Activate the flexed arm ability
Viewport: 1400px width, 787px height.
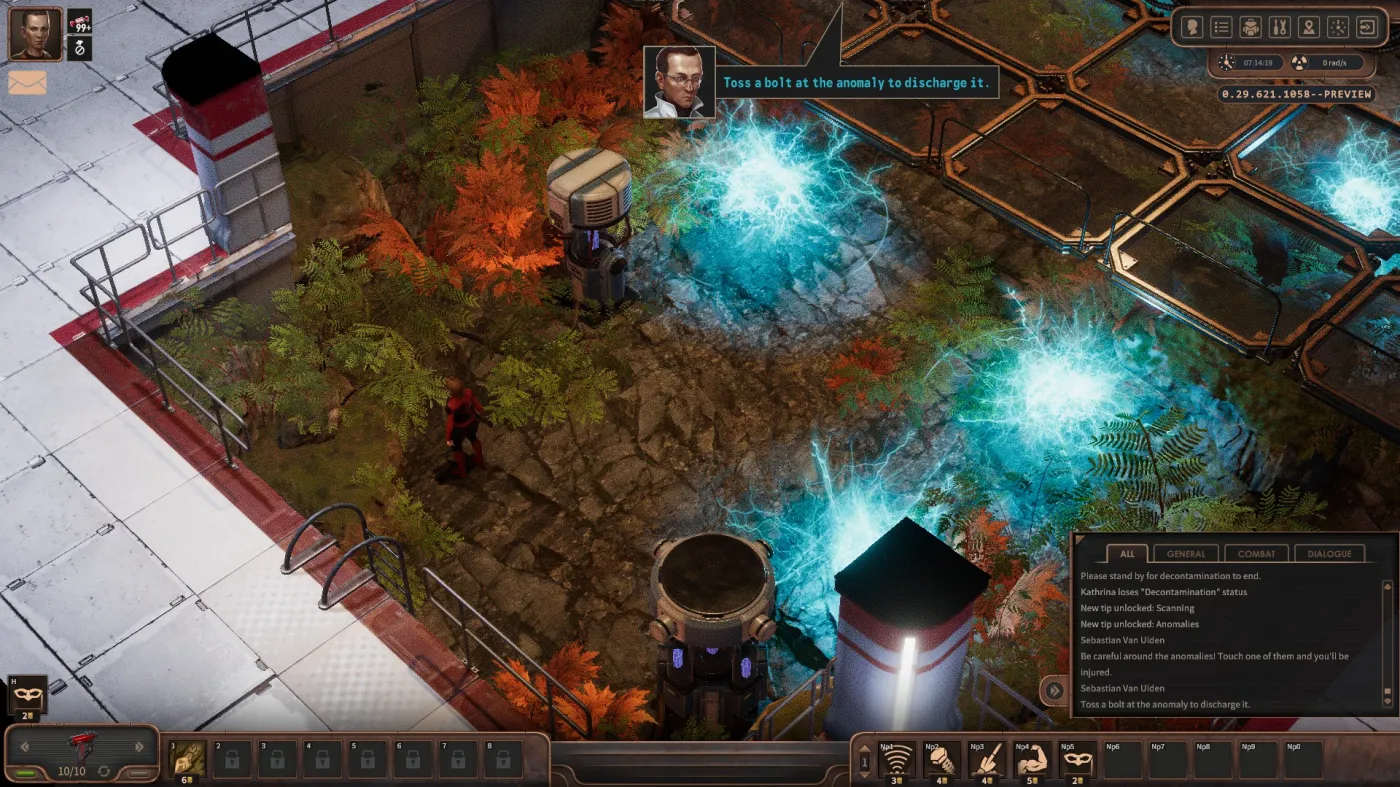click(1030, 760)
